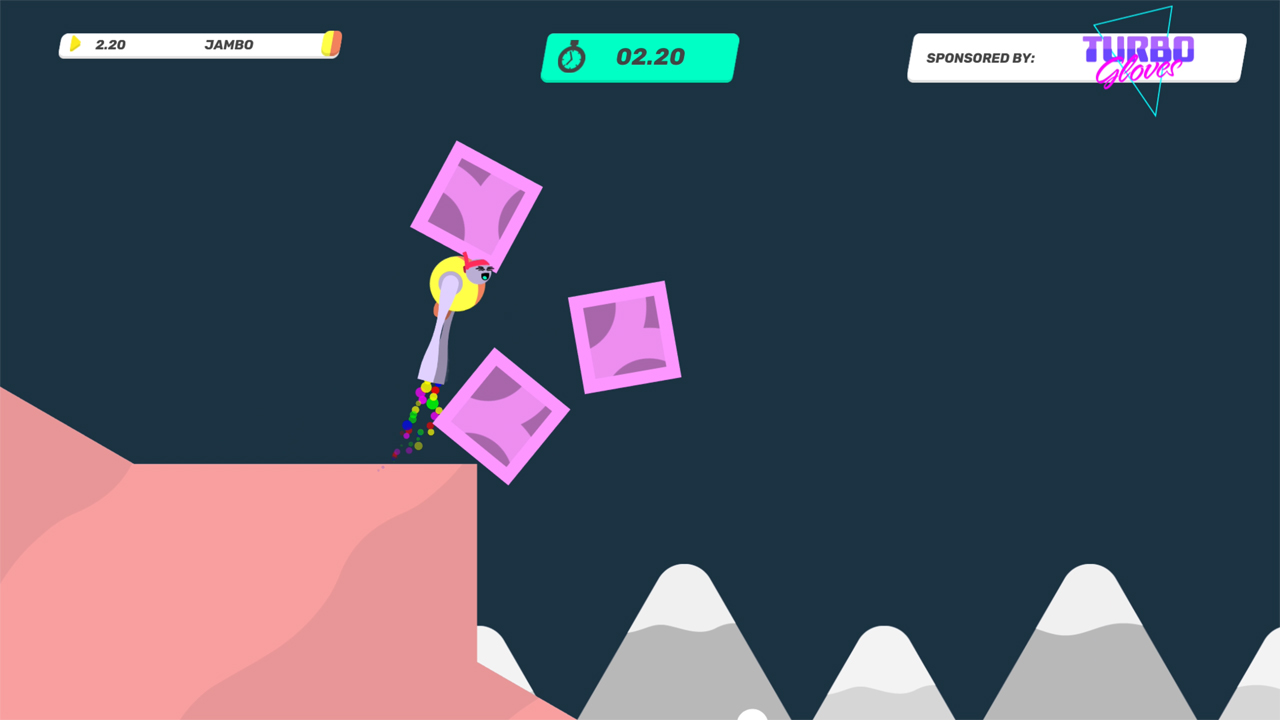
Task: Click the 02.20 timer display
Action: (x=650, y=57)
